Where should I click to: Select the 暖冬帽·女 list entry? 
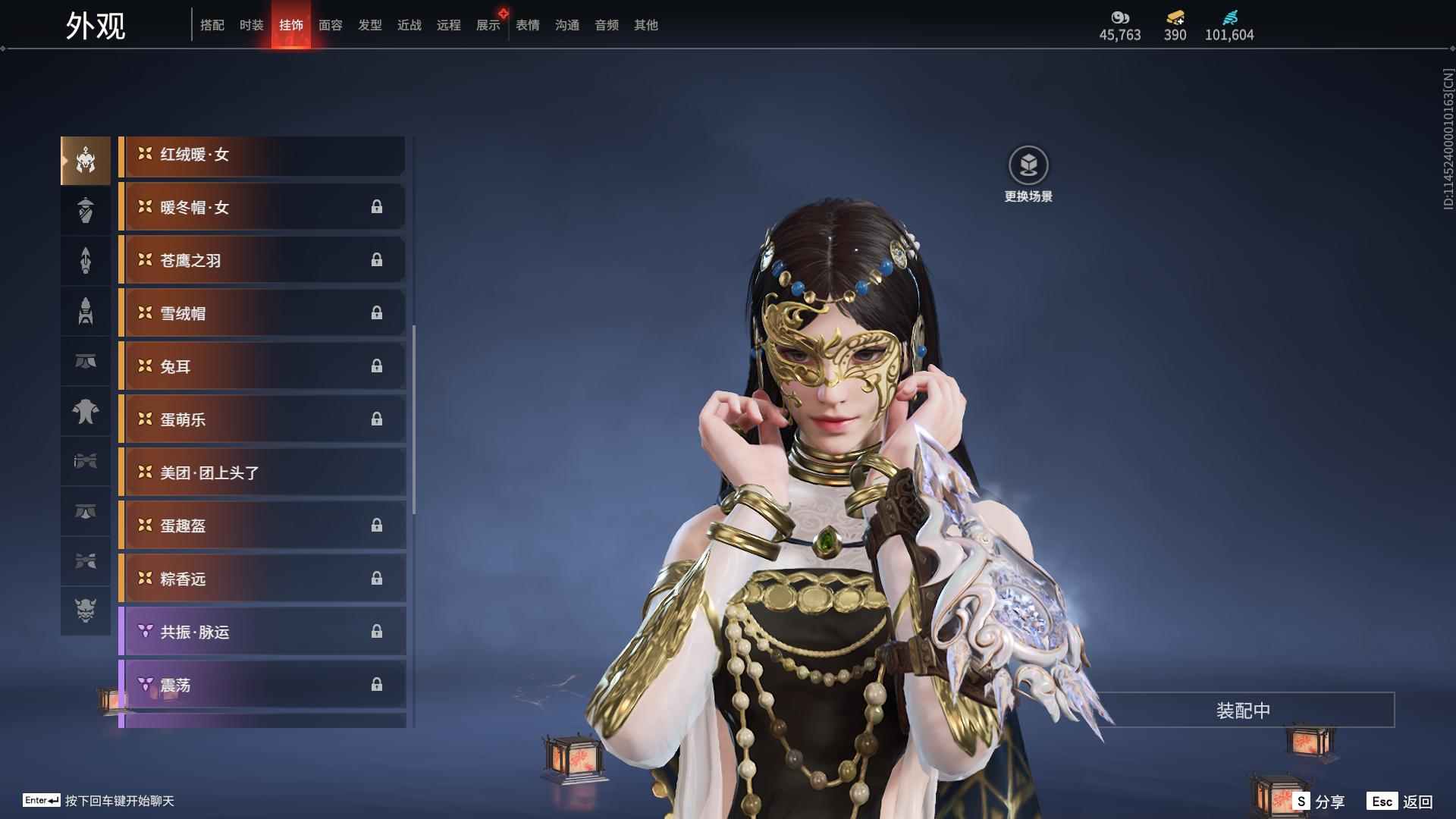pyautogui.click(x=262, y=208)
